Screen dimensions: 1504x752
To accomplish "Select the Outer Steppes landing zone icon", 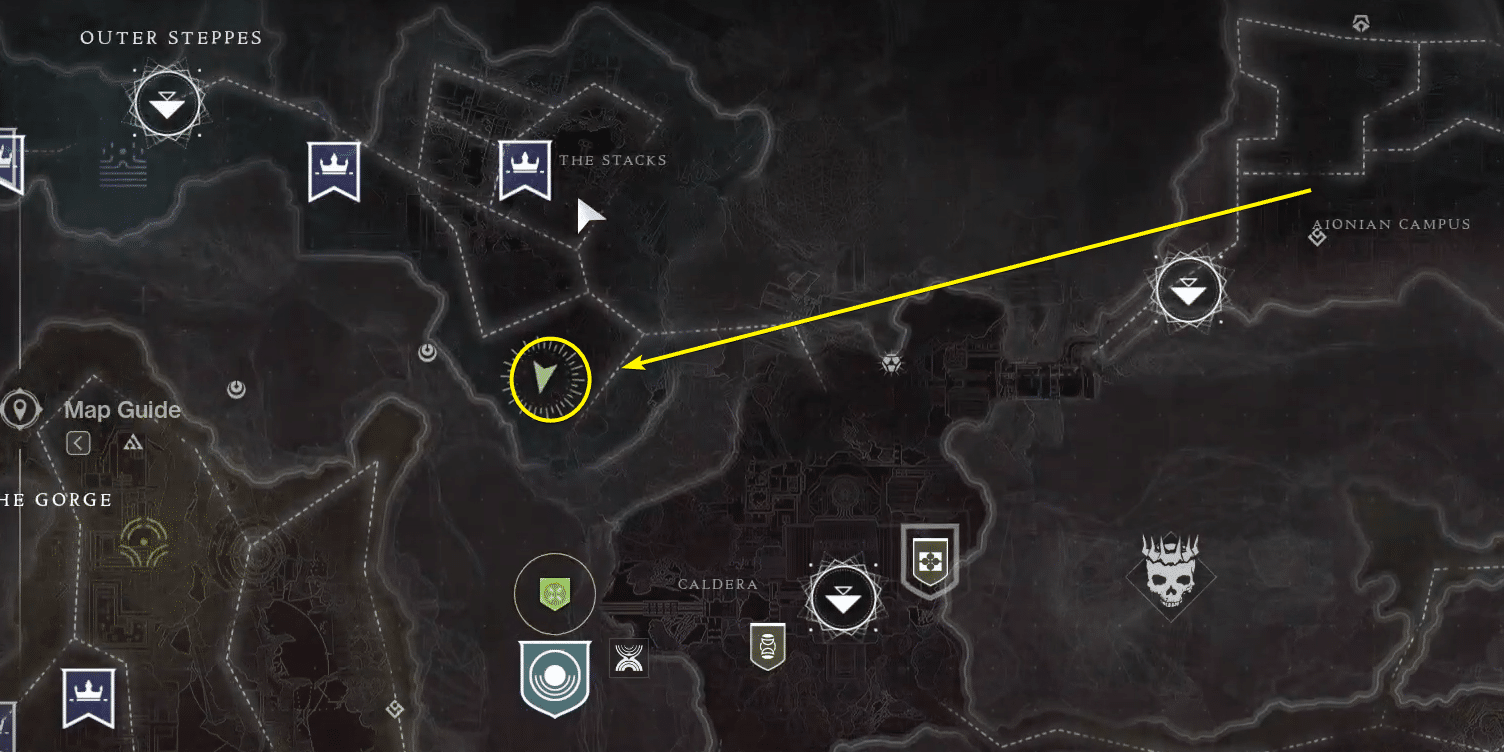I will click(166, 103).
